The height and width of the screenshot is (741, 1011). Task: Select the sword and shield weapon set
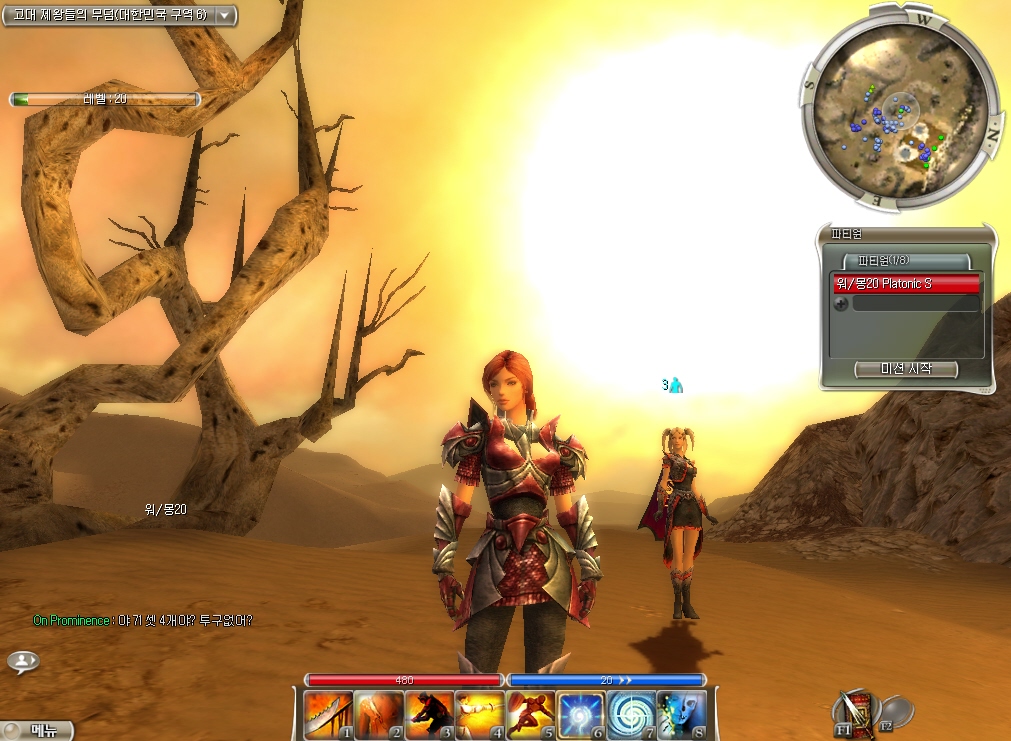(856, 711)
